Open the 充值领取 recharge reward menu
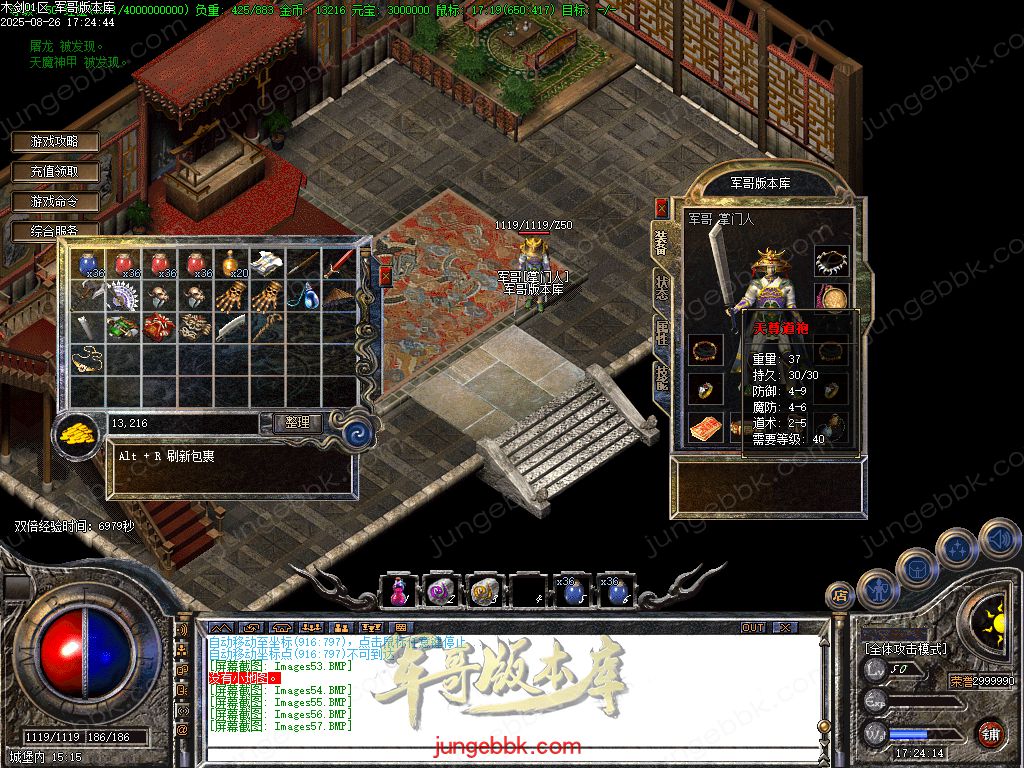This screenshot has width=1024, height=768. coord(54,172)
